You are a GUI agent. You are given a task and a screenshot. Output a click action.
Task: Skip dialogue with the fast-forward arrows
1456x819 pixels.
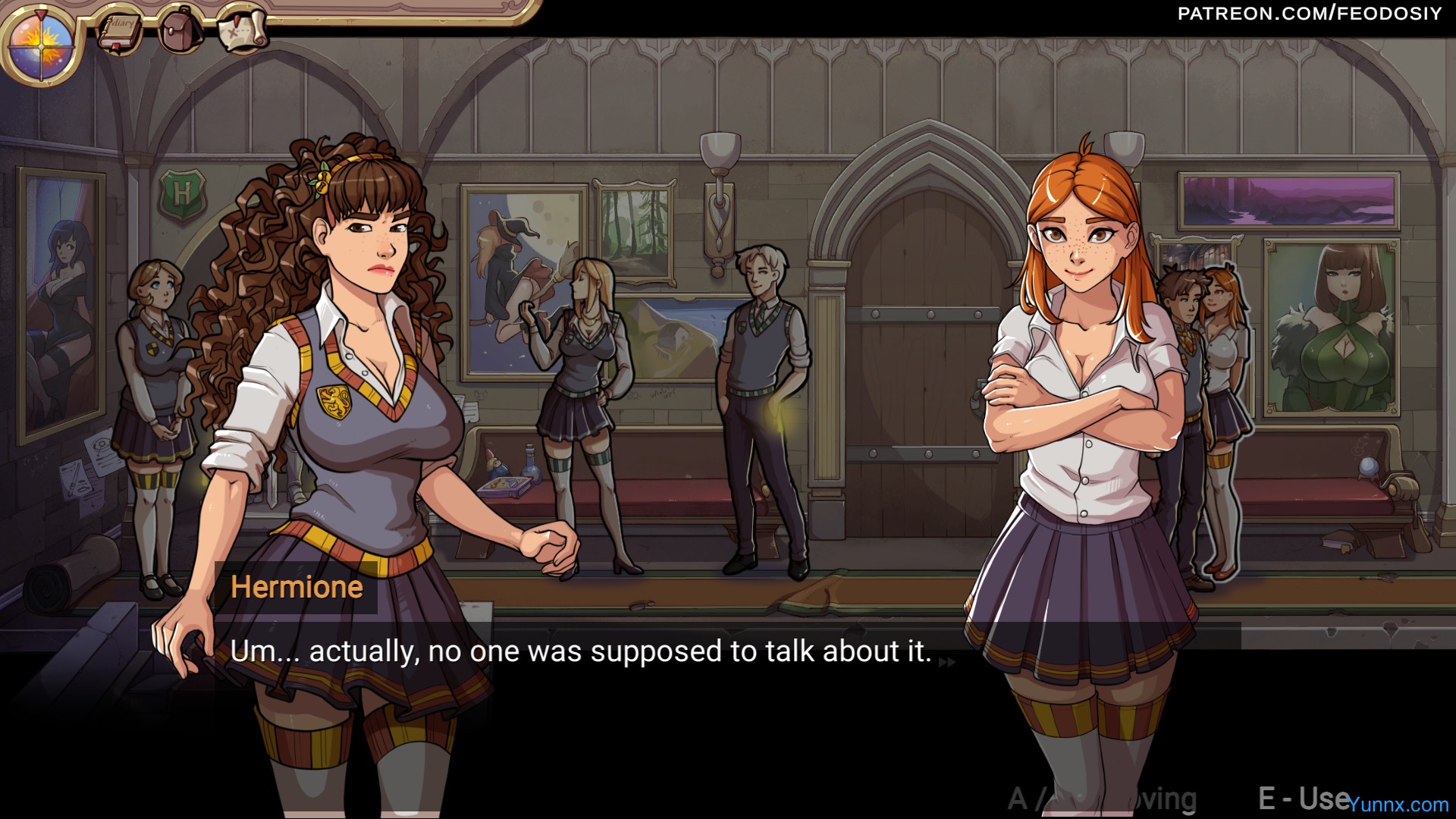[947, 662]
